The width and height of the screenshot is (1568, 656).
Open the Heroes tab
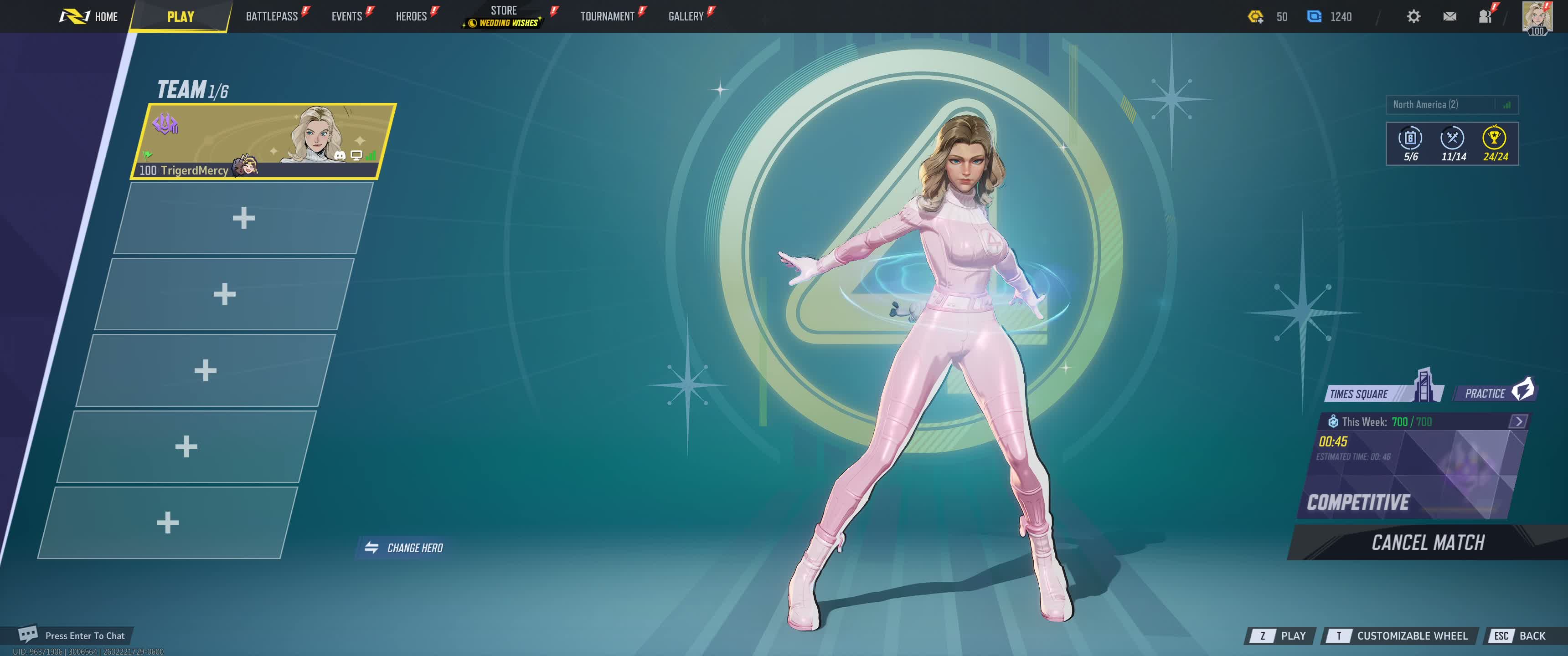pos(411,16)
